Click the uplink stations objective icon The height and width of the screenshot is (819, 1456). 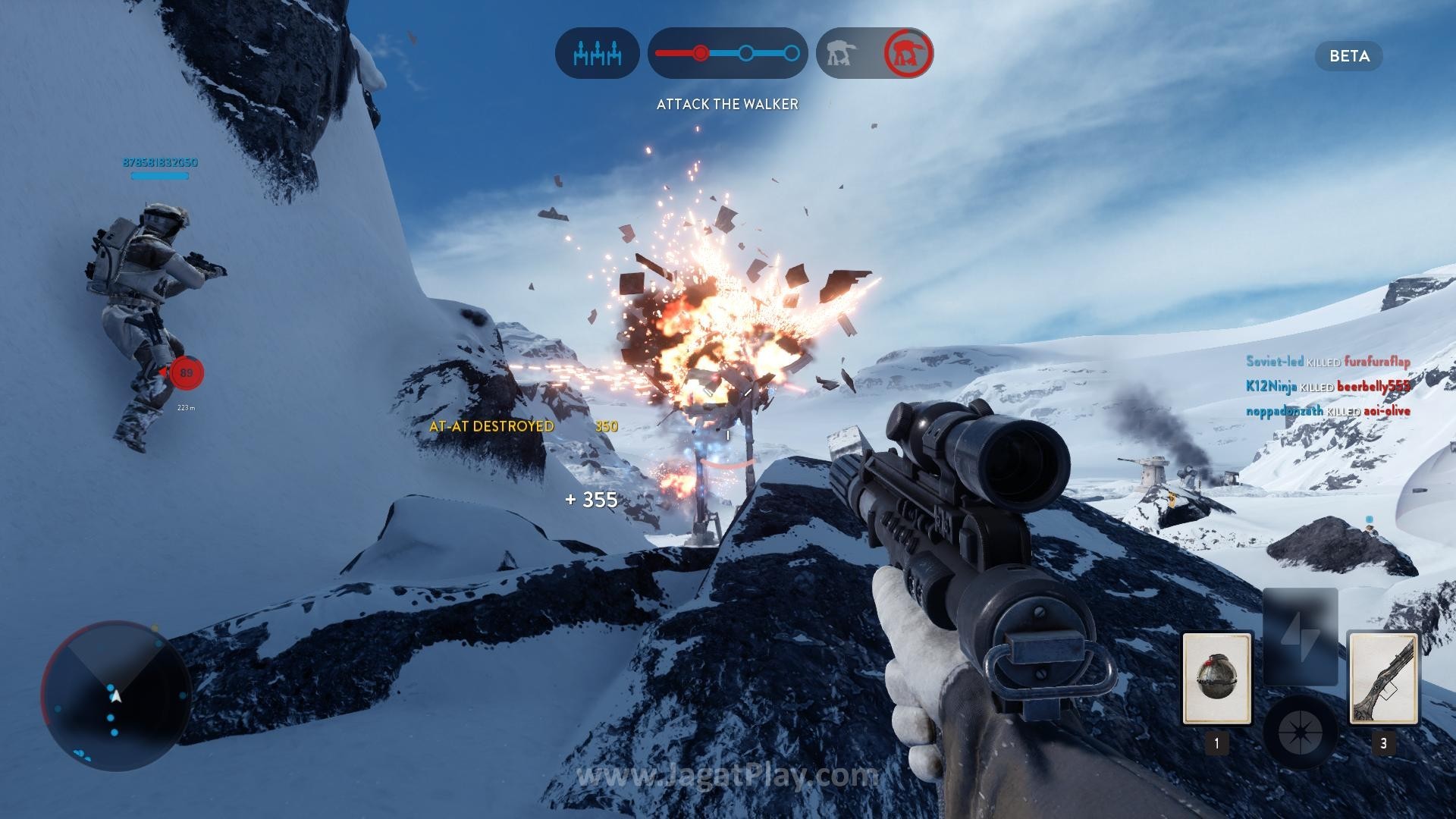(x=598, y=53)
